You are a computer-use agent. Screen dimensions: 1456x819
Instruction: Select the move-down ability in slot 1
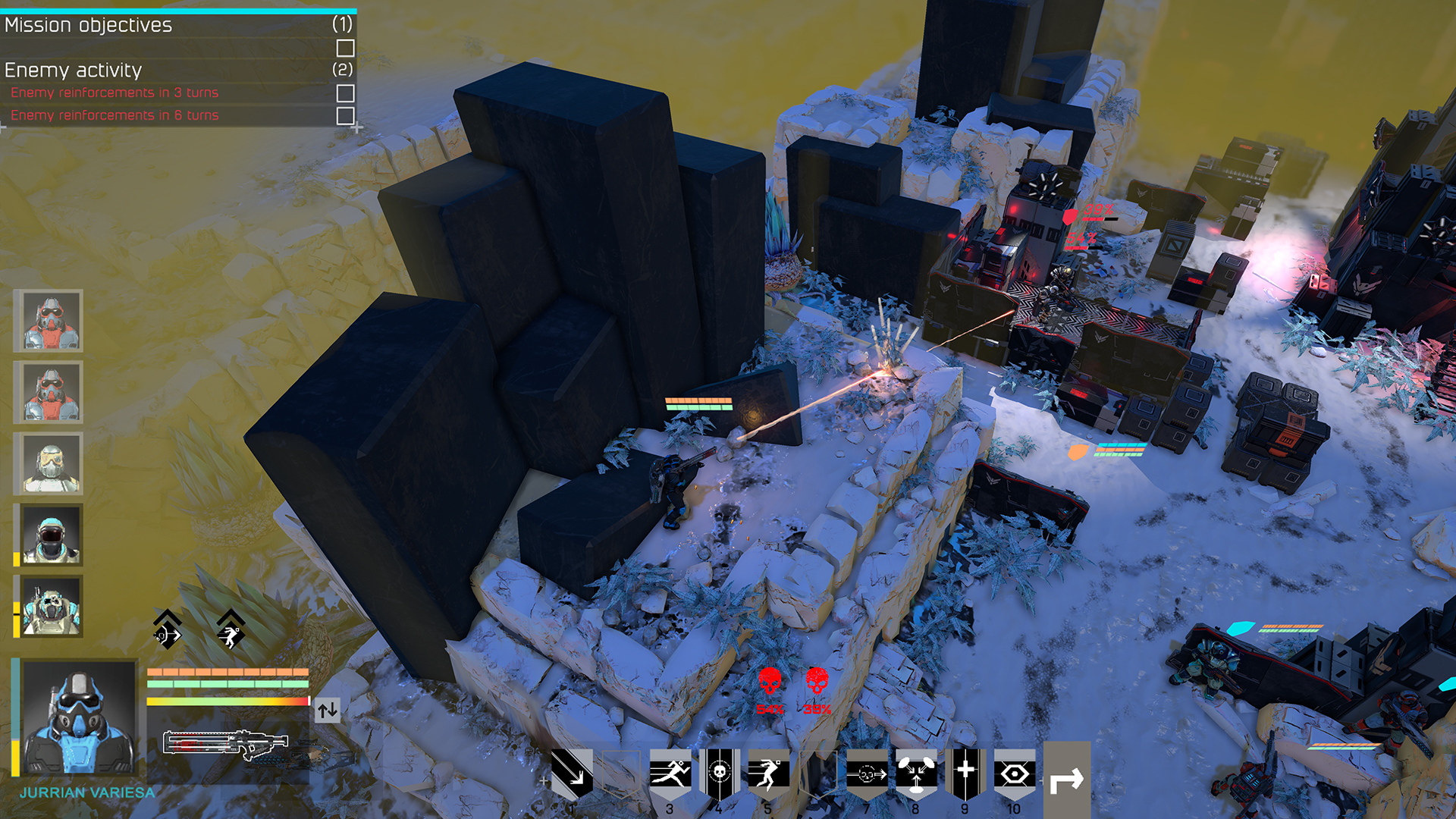tap(573, 767)
